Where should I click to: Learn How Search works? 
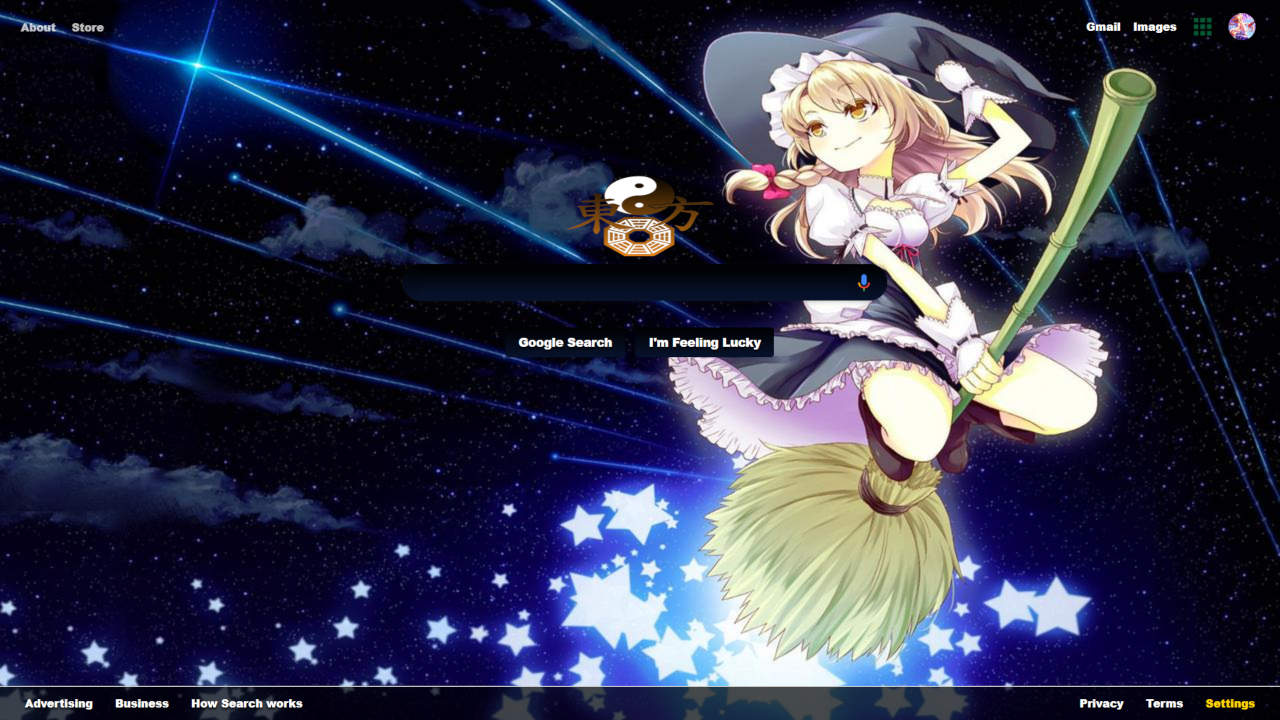click(x=246, y=703)
